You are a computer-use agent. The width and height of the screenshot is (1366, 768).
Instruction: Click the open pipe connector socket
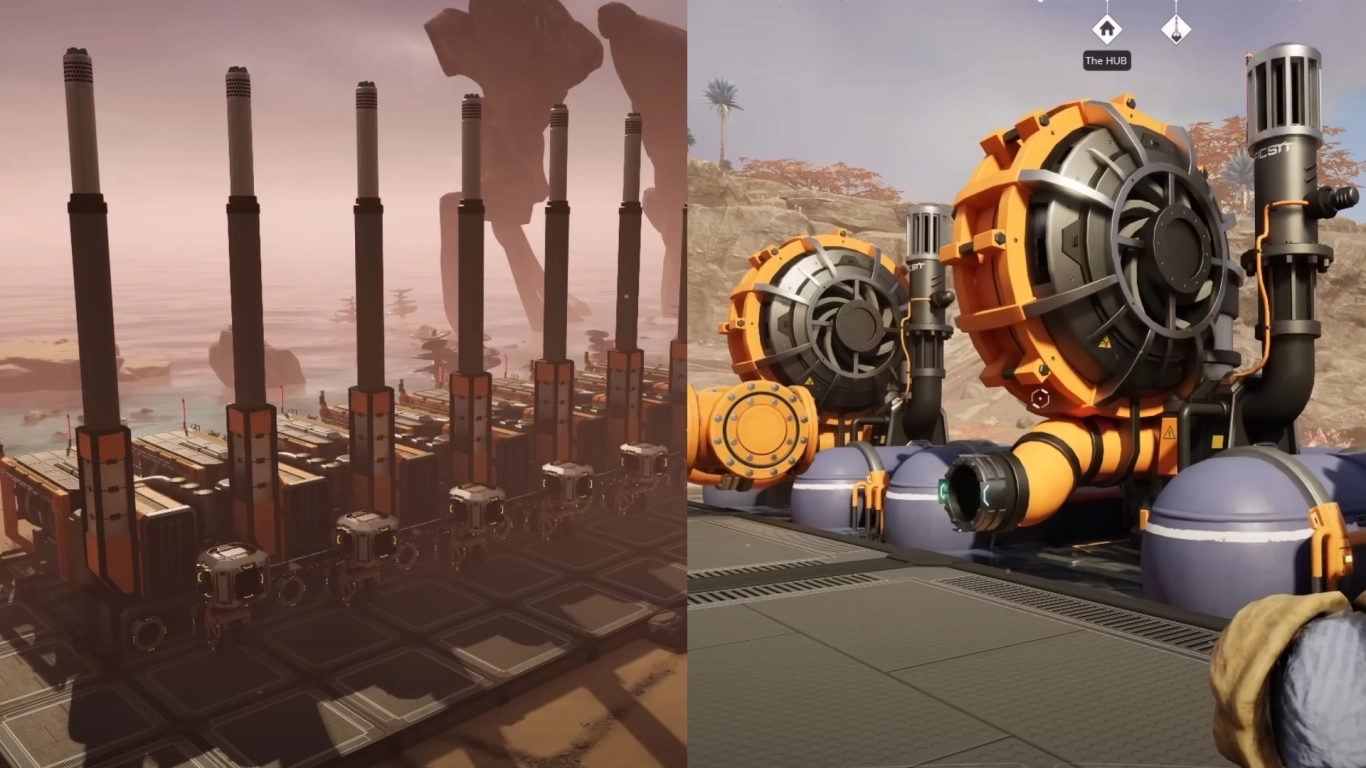tap(965, 491)
